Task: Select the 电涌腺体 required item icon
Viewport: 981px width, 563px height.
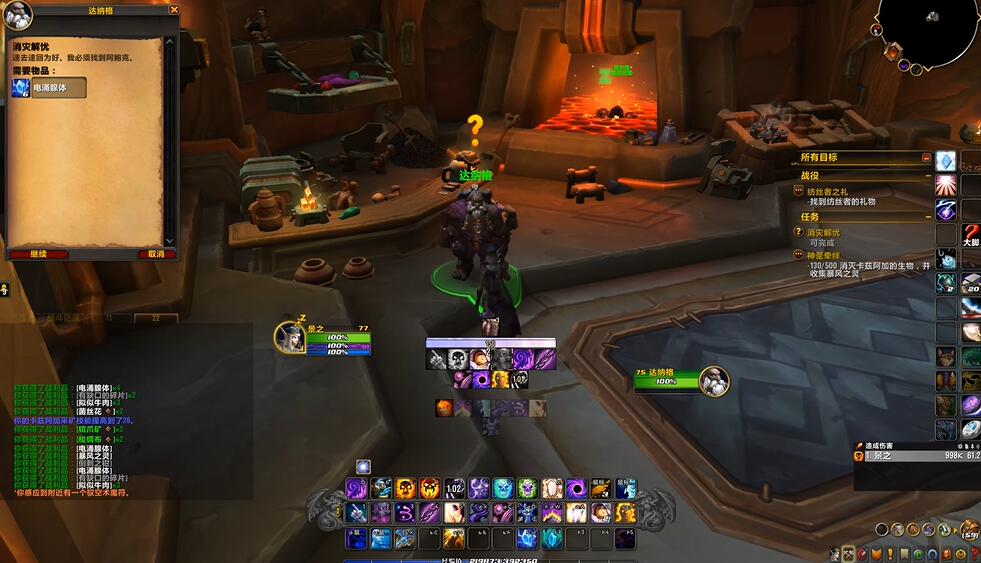Action: tap(21, 88)
